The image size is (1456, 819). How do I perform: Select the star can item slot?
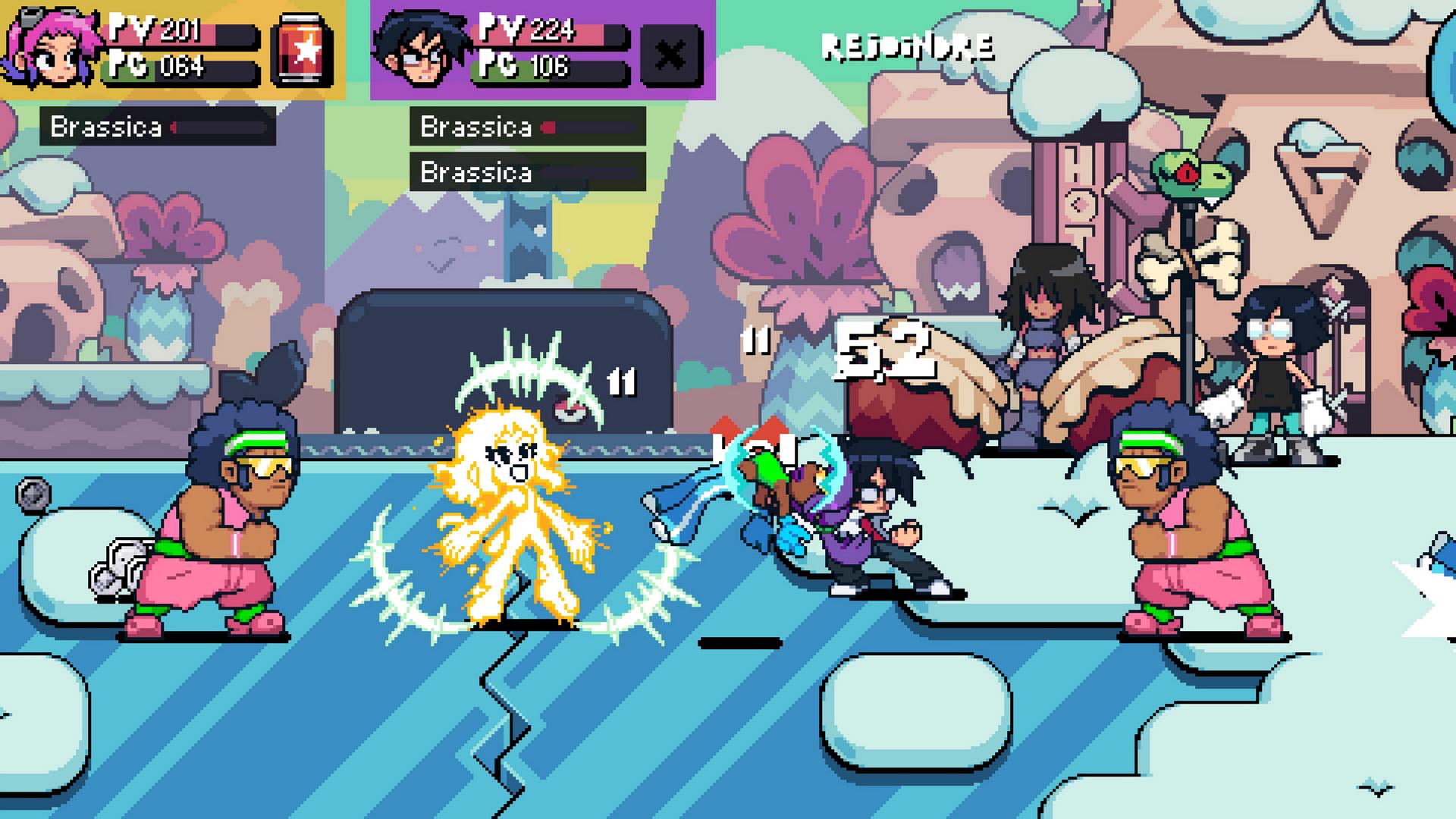click(303, 50)
